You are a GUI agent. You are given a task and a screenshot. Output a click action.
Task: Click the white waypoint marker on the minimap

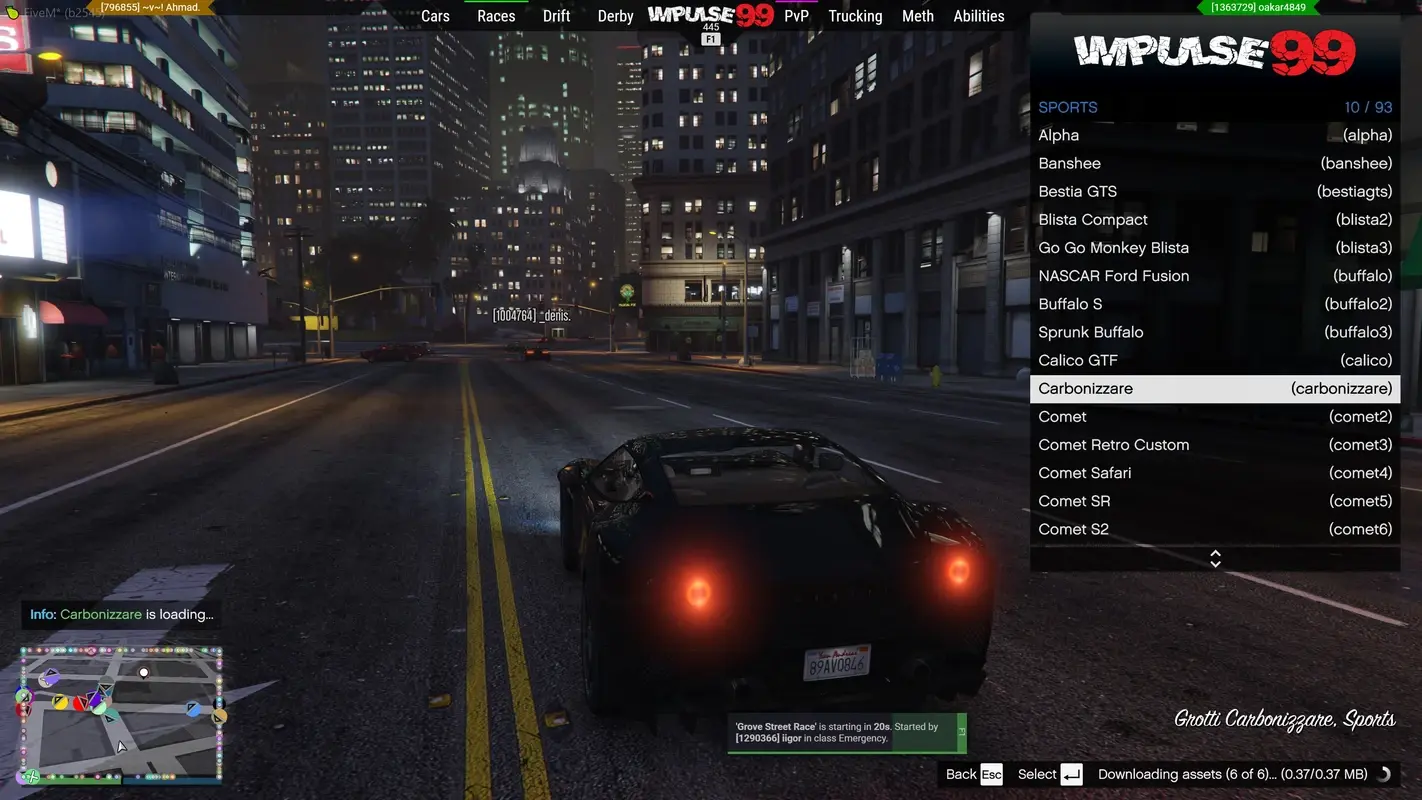143,672
